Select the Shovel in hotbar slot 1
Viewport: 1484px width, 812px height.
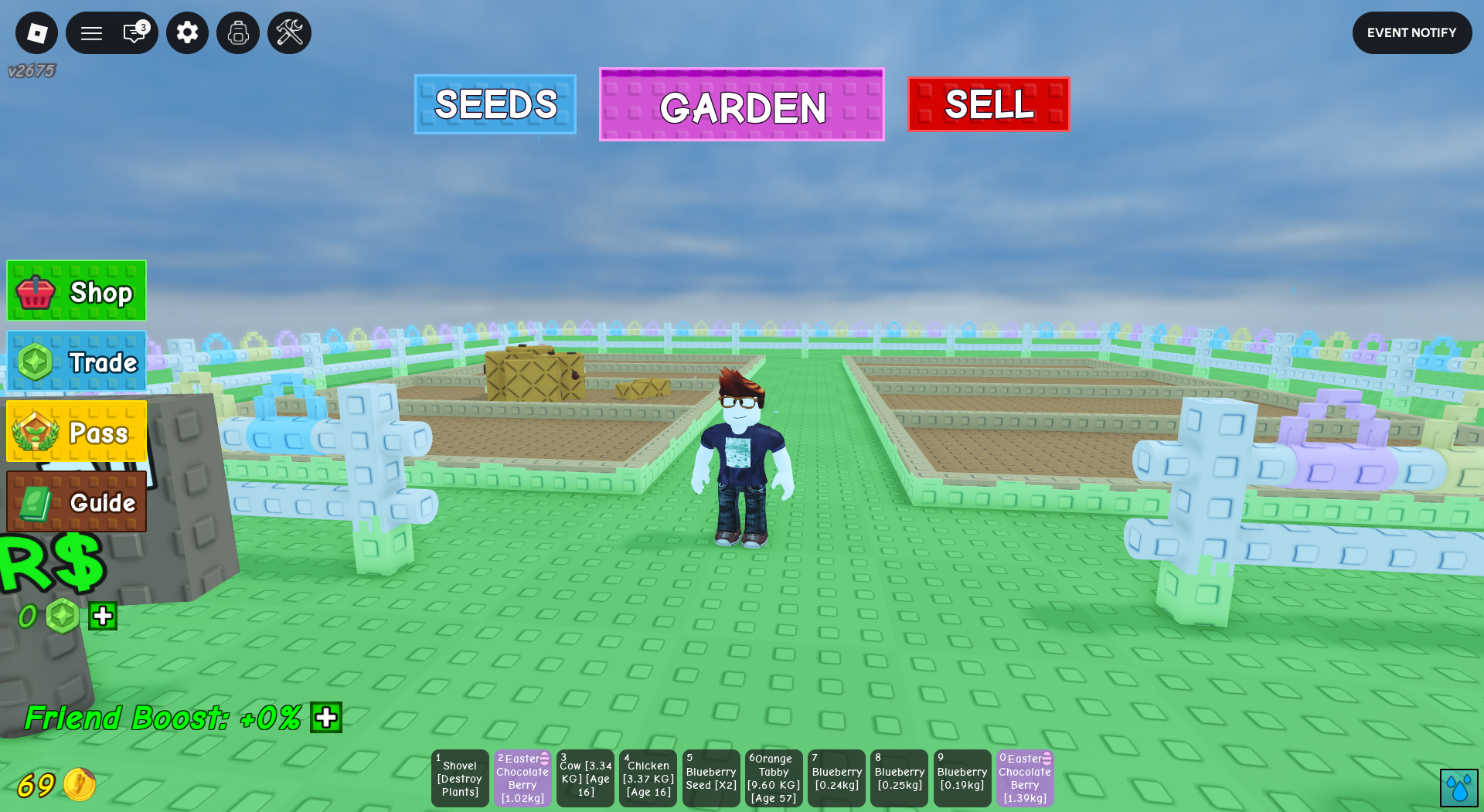coord(459,778)
